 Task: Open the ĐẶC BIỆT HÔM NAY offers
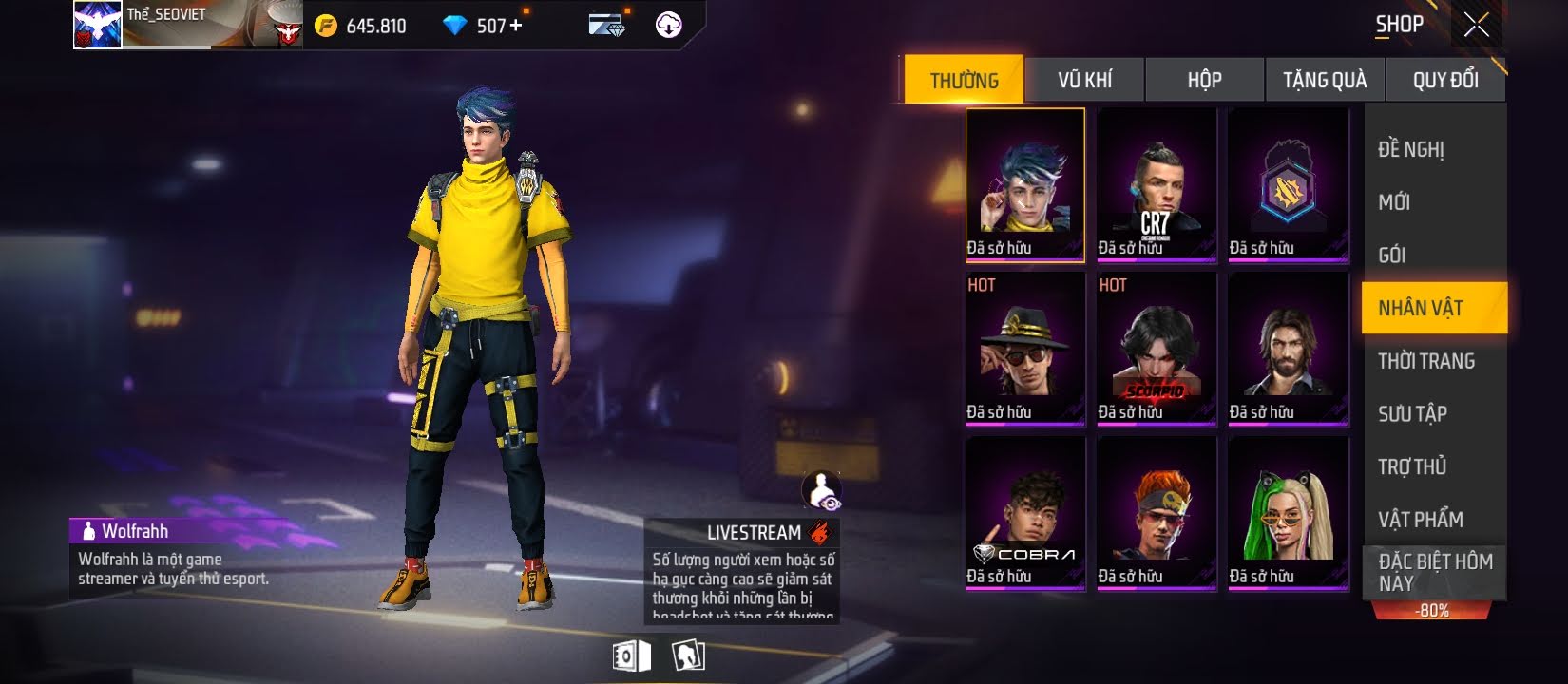[1434, 572]
